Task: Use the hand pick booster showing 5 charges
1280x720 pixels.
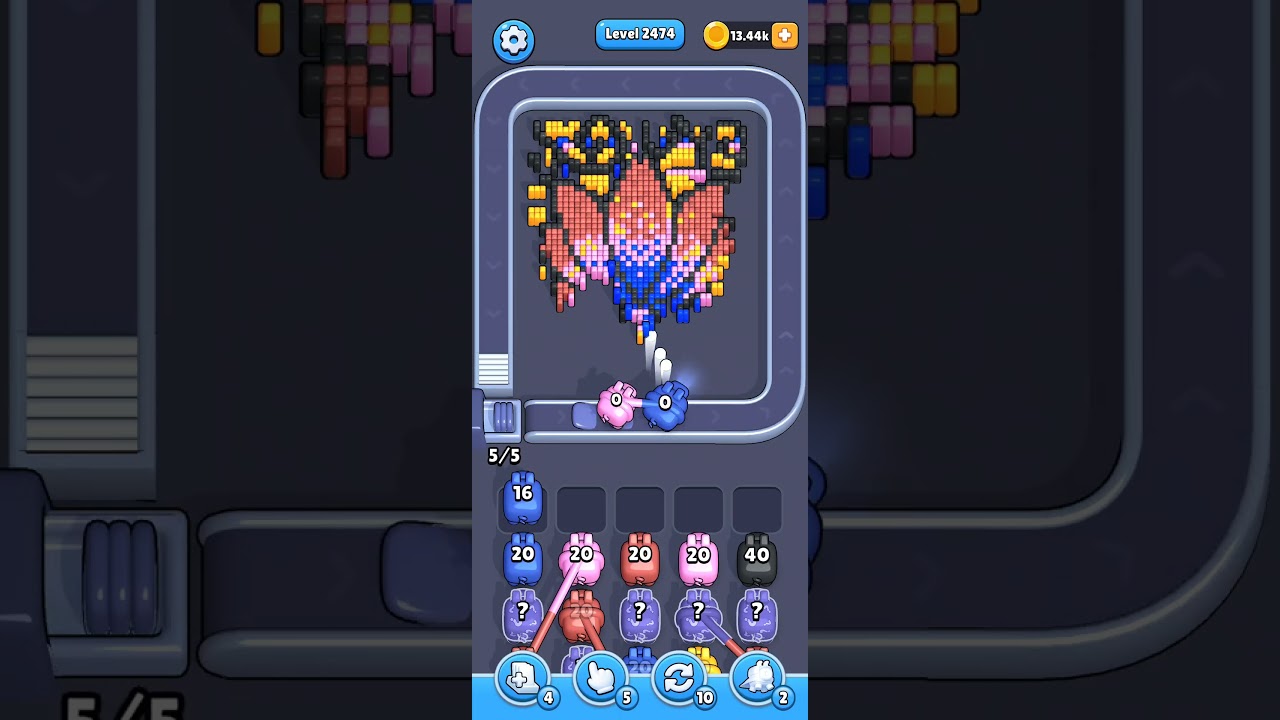Action: (x=601, y=677)
